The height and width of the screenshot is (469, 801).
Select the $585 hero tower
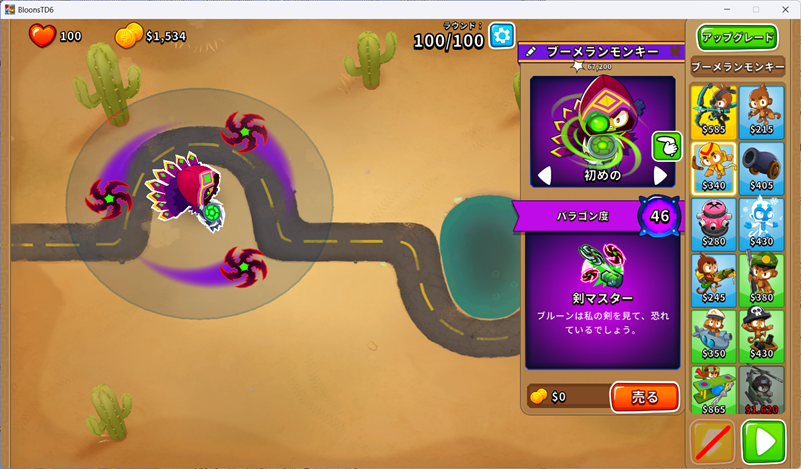pos(713,111)
